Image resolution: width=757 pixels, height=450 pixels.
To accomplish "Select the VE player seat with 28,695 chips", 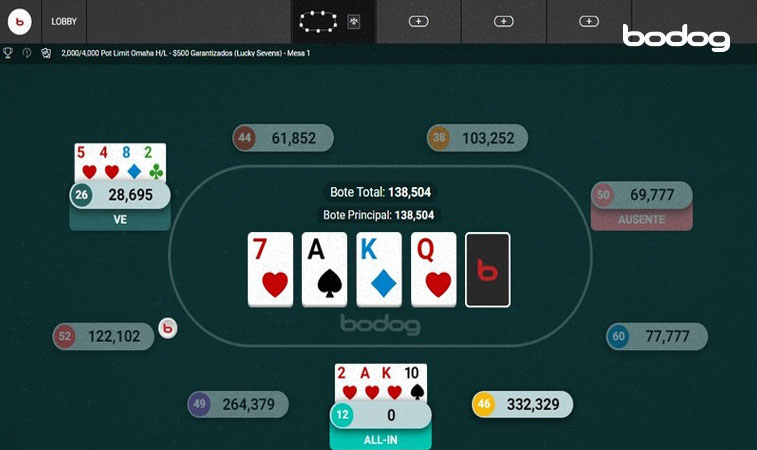I will tap(120, 195).
